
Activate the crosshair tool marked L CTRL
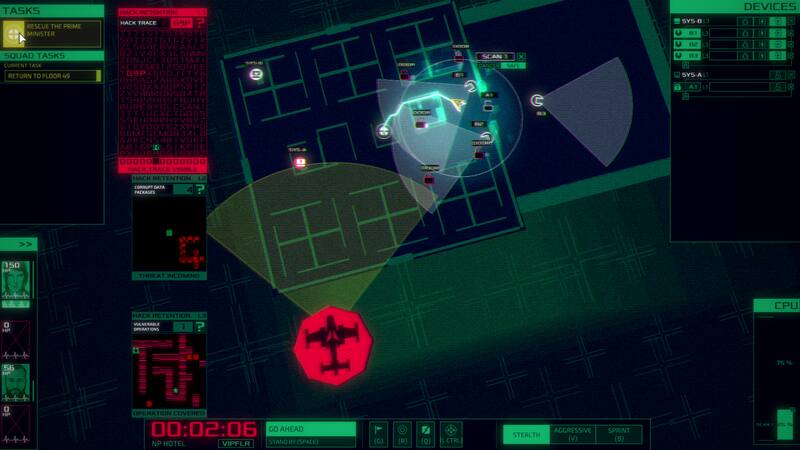click(450, 431)
